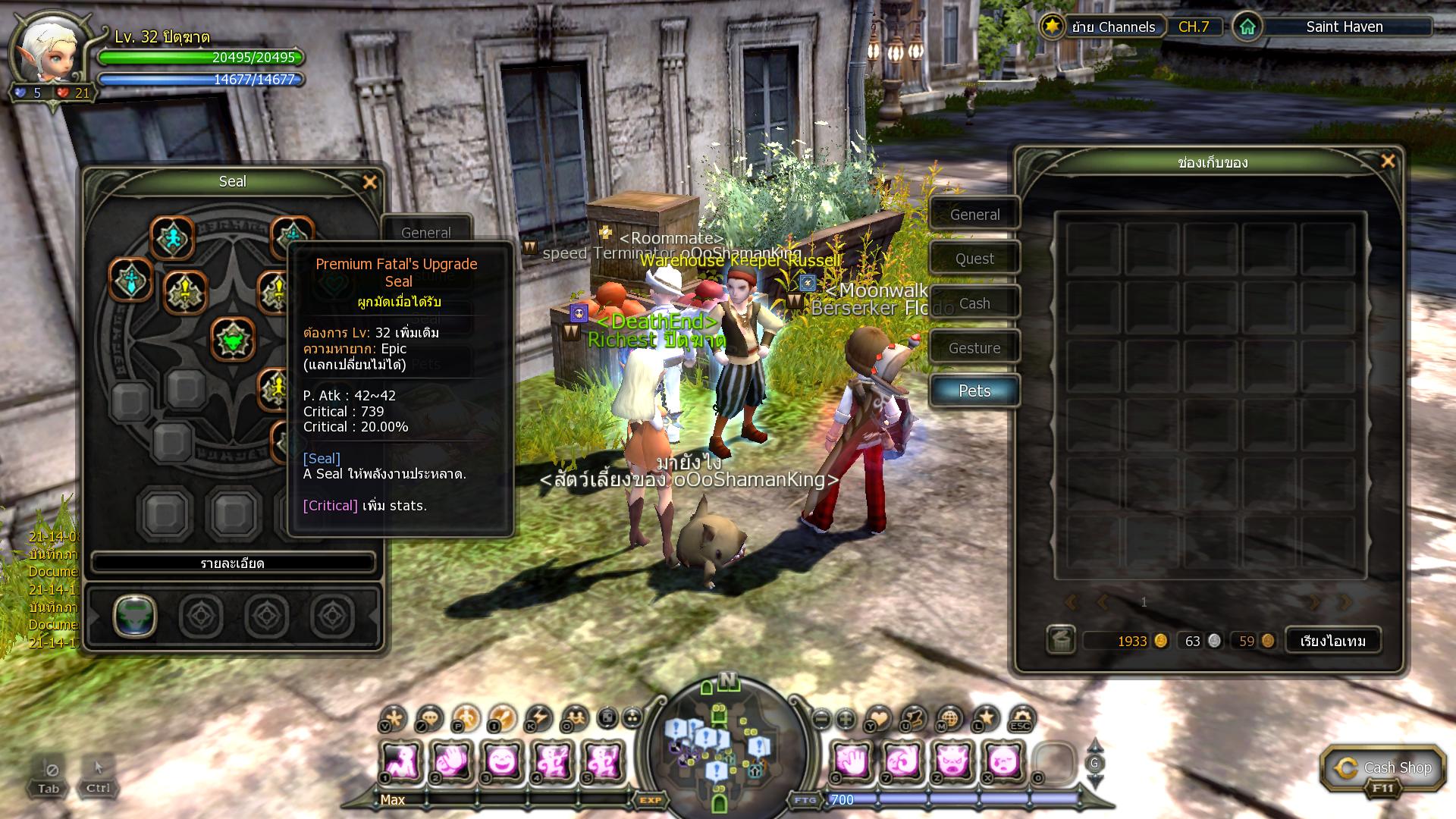
Task: Select the green horned skill plate slot
Action: click(x=135, y=615)
